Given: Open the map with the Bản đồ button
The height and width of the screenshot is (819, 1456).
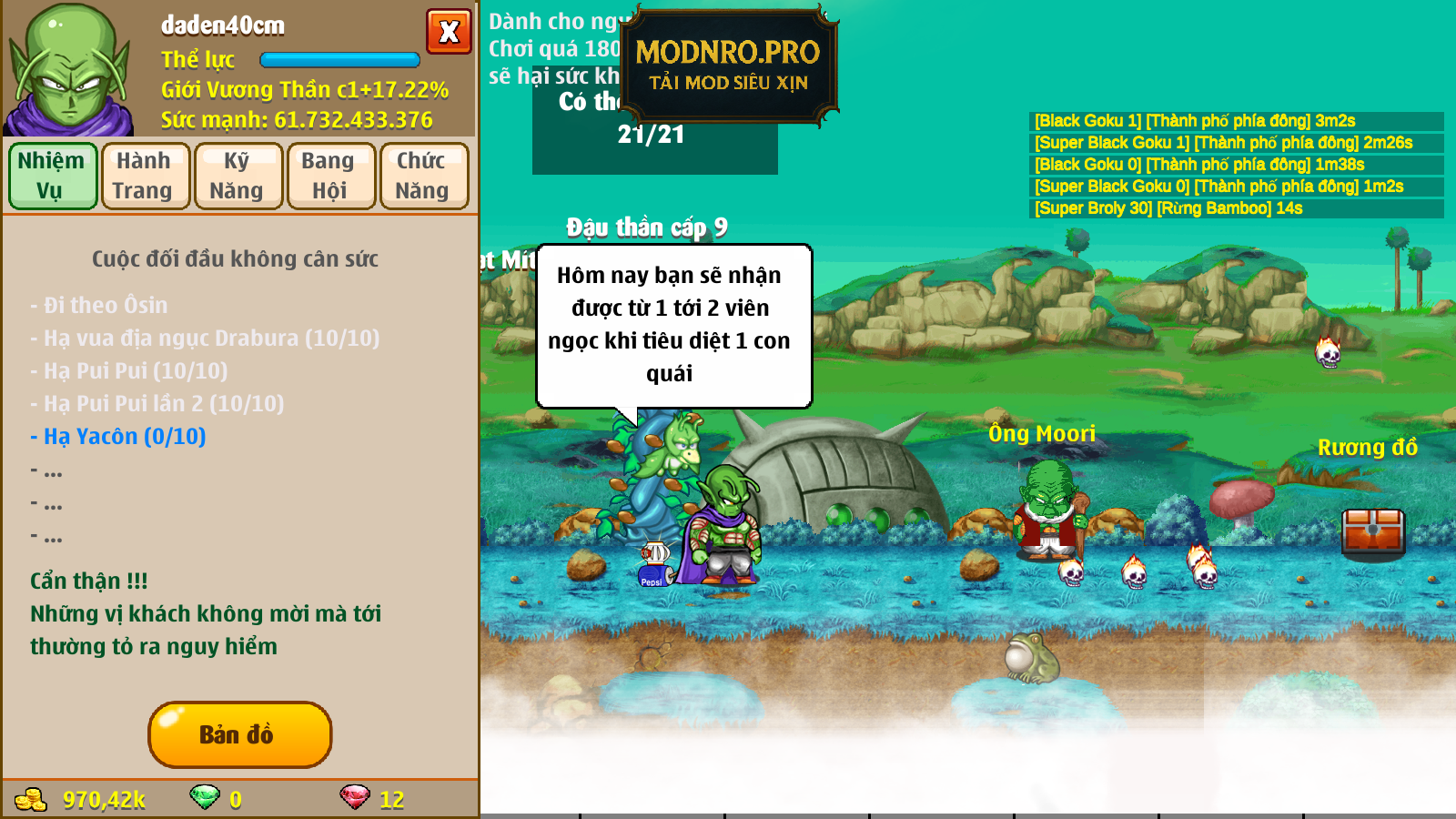Looking at the screenshot, I should [239, 734].
